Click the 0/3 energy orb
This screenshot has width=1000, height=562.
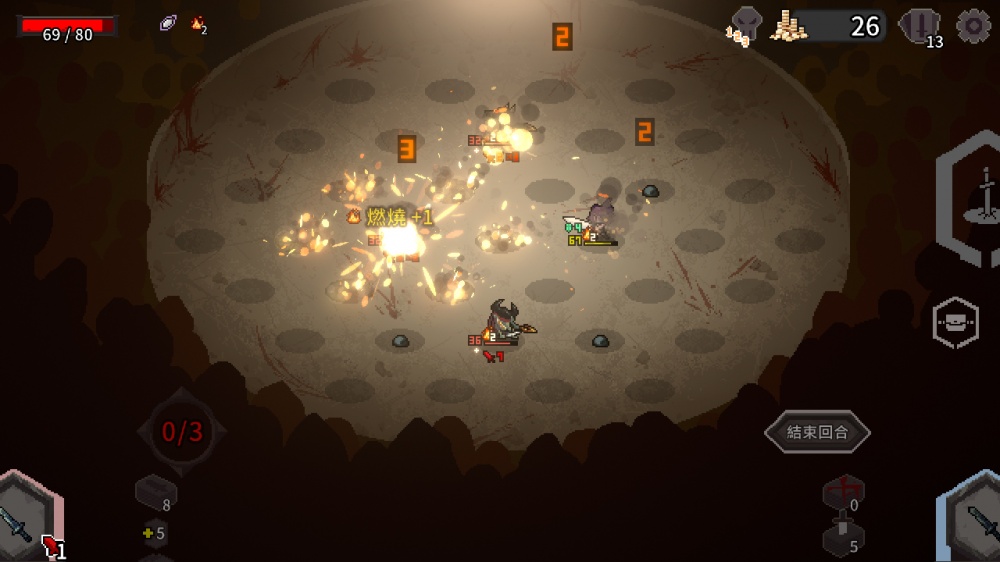tap(182, 432)
